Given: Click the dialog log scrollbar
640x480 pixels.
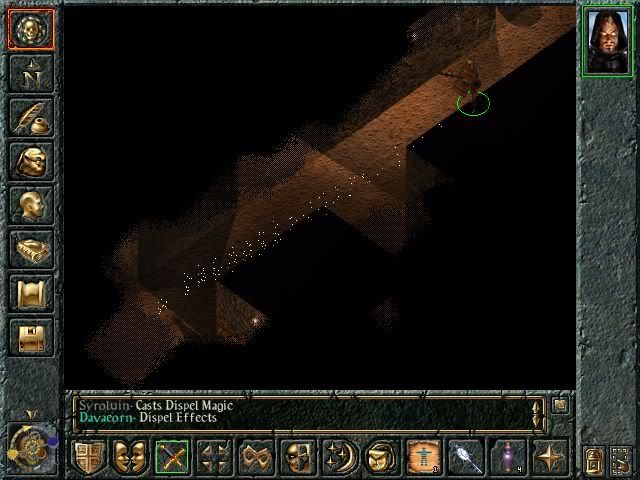Looking at the screenshot, I should (x=538, y=411).
